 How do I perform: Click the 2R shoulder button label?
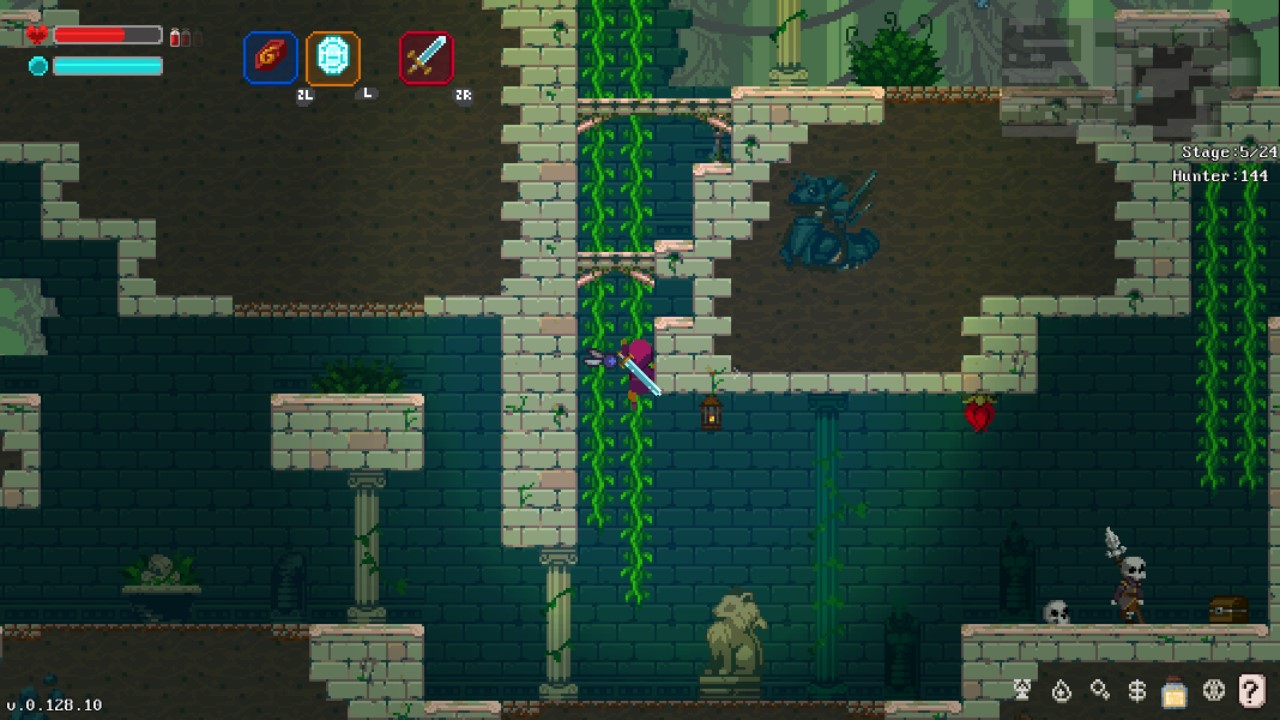pos(463,97)
